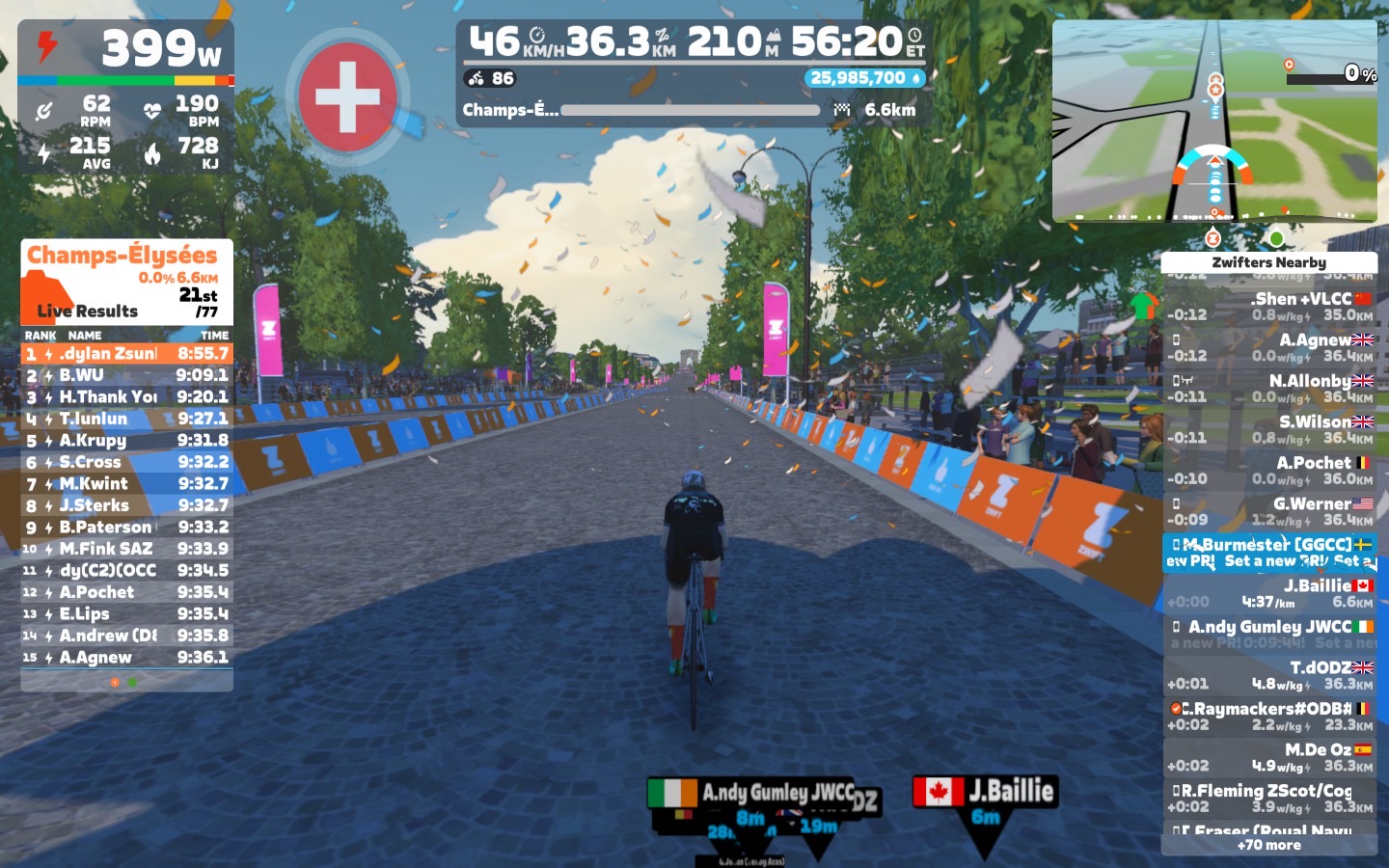The width and height of the screenshot is (1389, 868).
Task: Click first-place .dylan Zsun leaderboard row
Action: click(126, 354)
